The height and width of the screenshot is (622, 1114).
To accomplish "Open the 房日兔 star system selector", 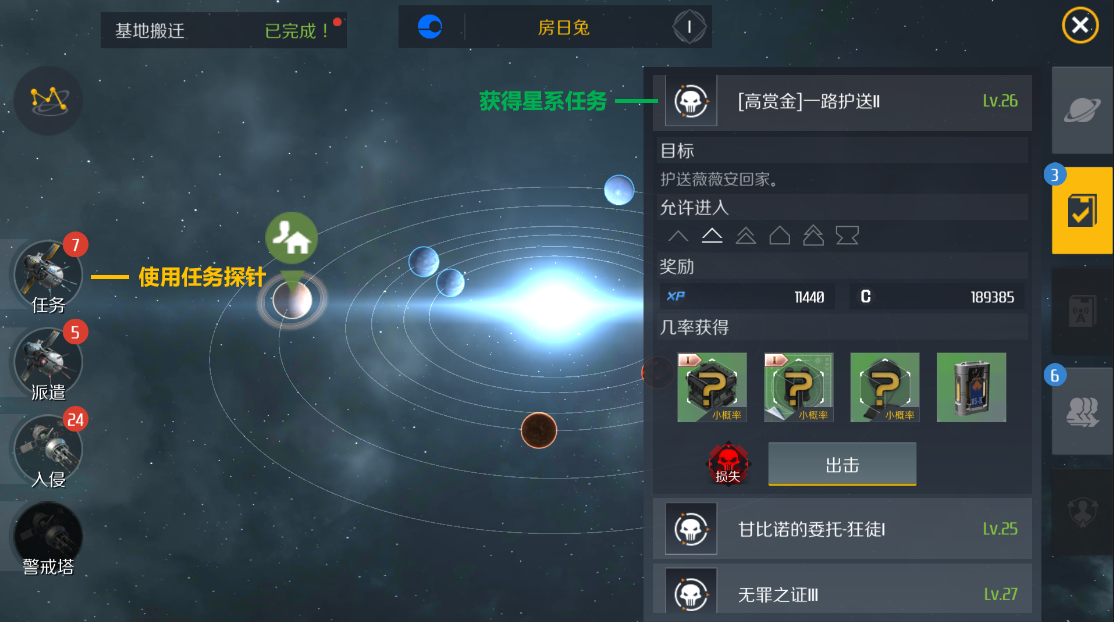I will pos(555,27).
